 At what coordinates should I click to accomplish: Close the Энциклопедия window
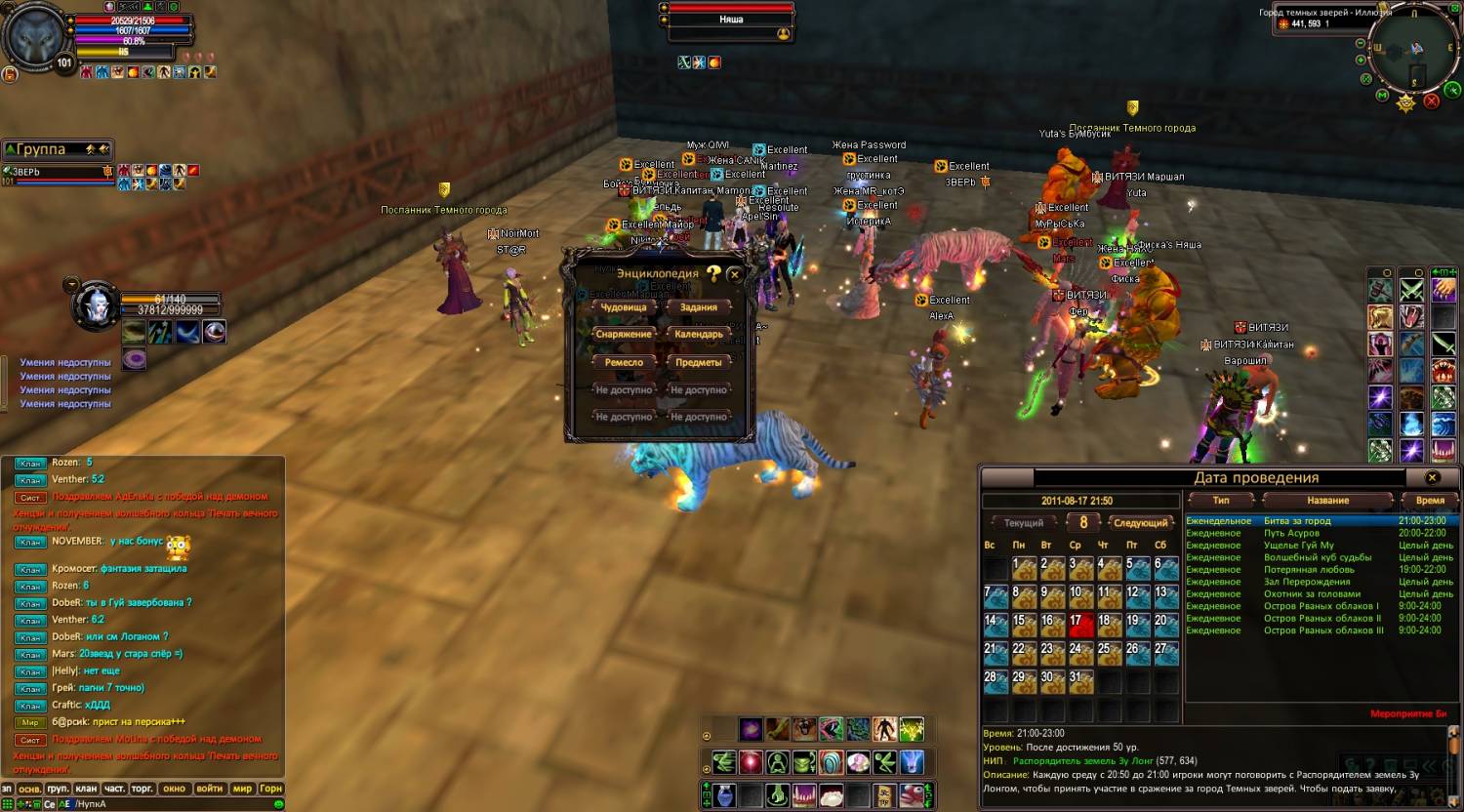coord(735,275)
